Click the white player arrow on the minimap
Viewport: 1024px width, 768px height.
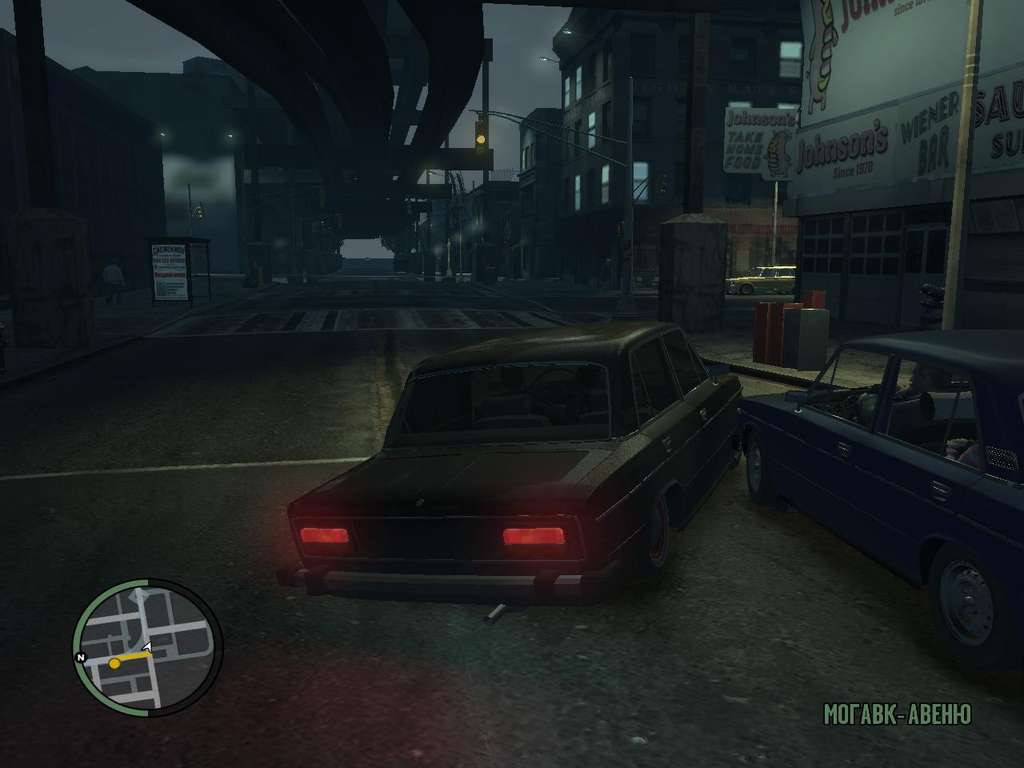coord(147,648)
